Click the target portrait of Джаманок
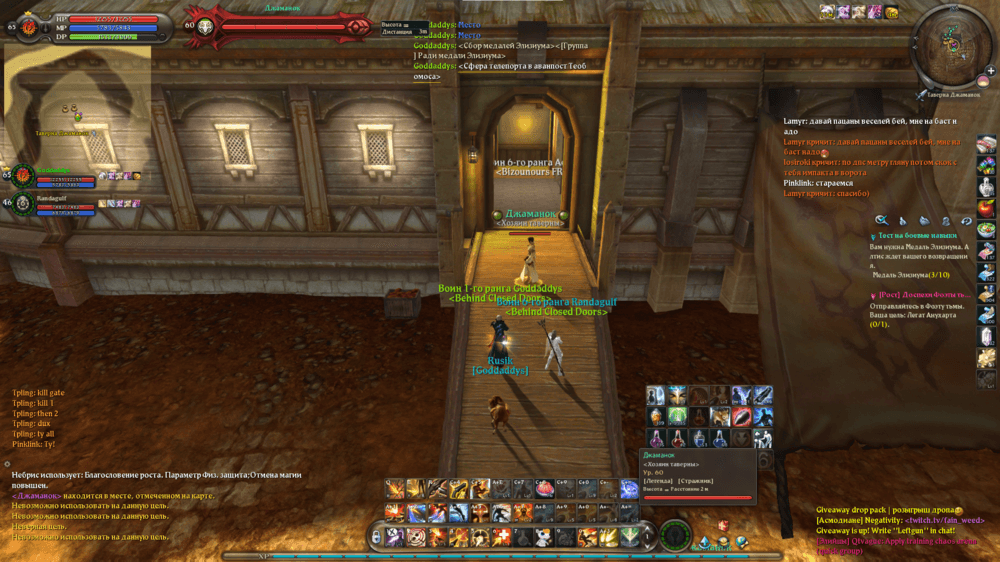This screenshot has height=562, width=1000. point(206,25)
